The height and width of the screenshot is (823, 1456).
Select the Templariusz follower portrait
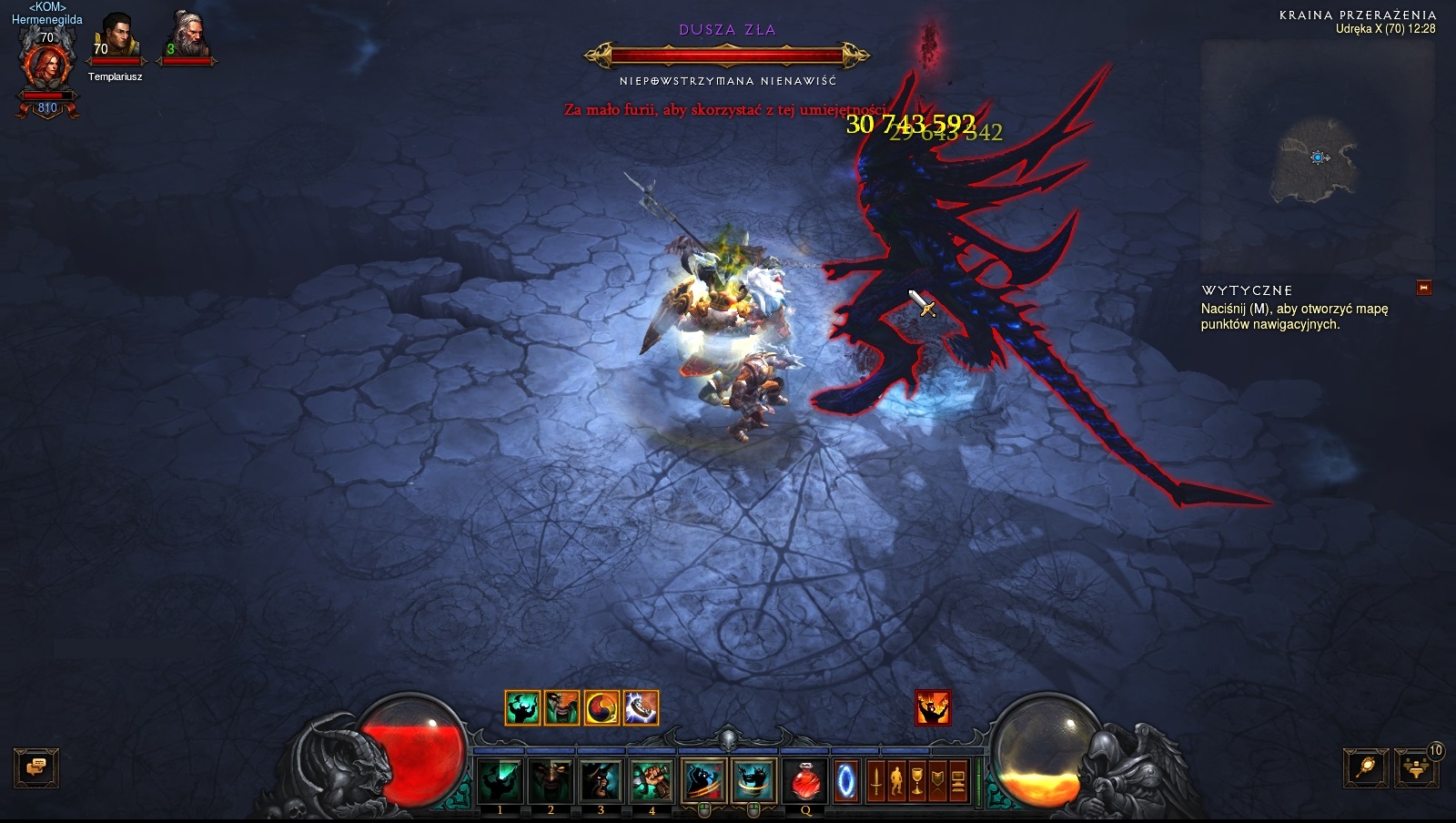[x=116, y=37]
